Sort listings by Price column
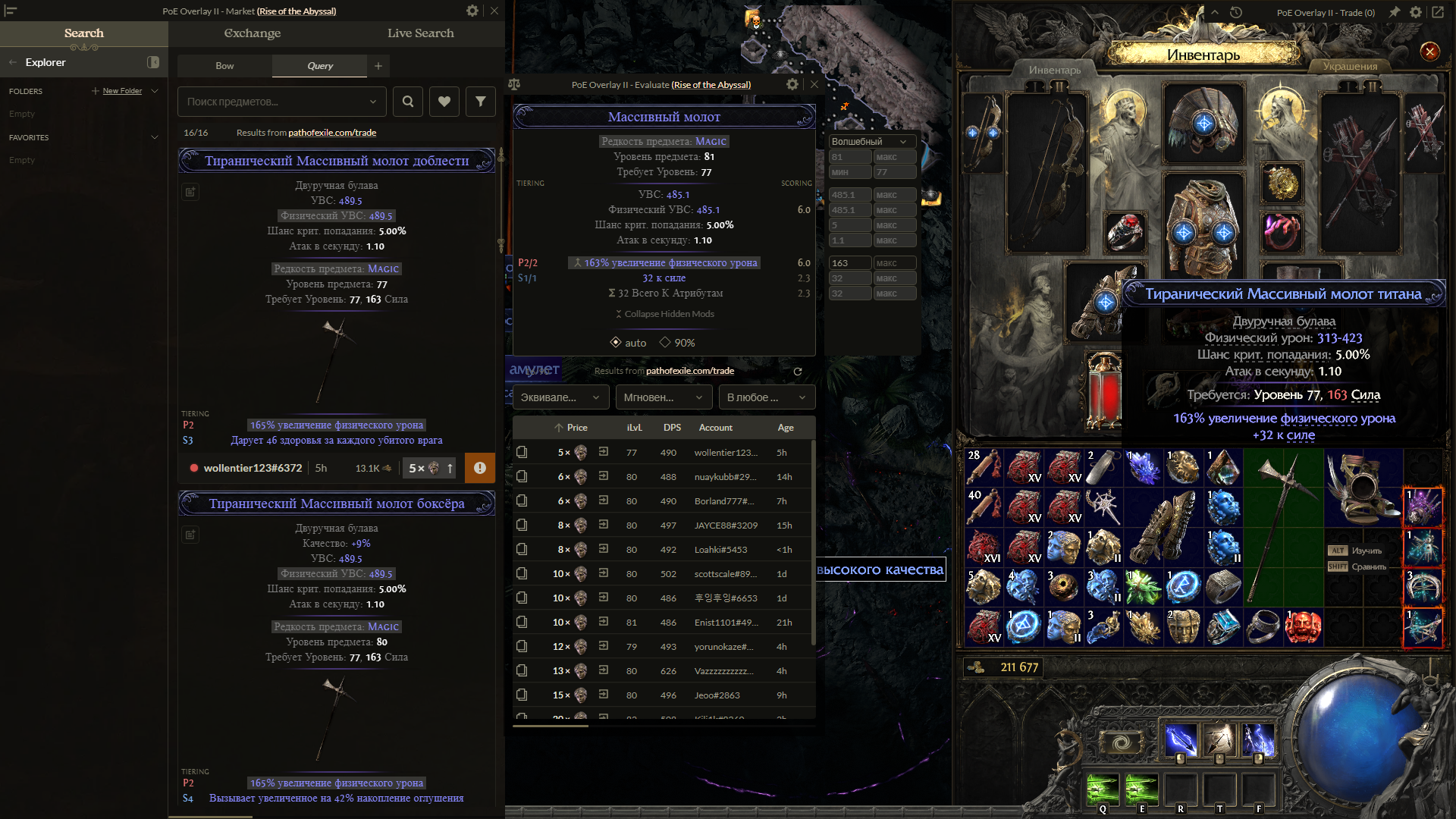The height and width of the screenshot is (819, 1456). click(x=571, y=428)
